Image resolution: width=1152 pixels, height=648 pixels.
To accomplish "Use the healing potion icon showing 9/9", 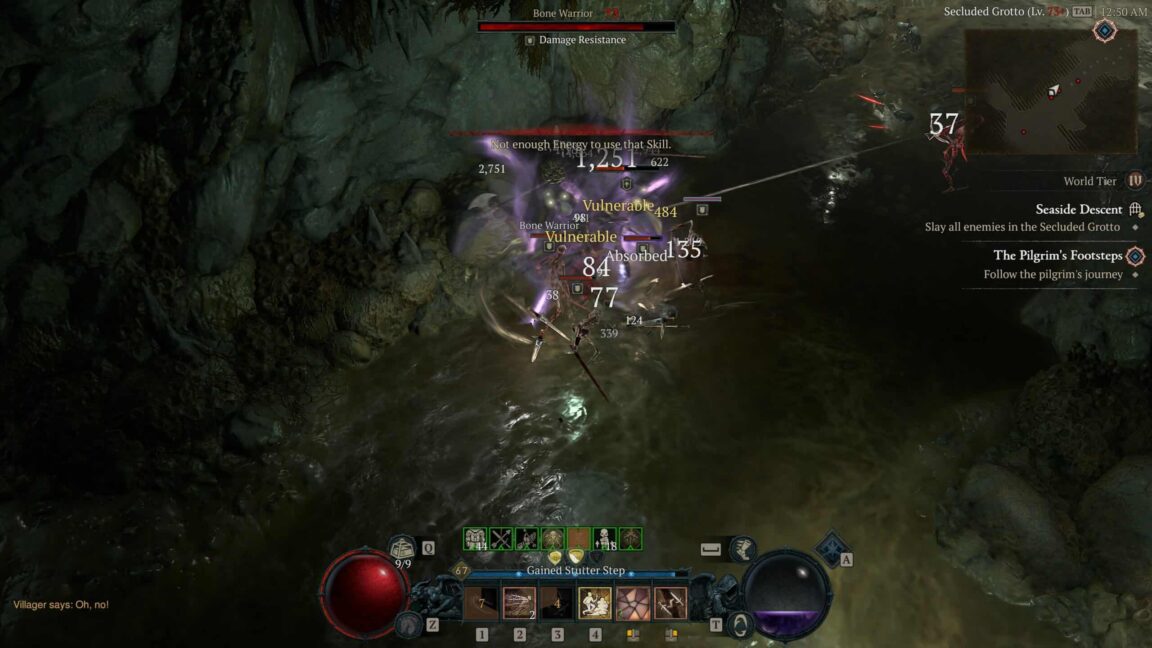I will tap(403, 548).
